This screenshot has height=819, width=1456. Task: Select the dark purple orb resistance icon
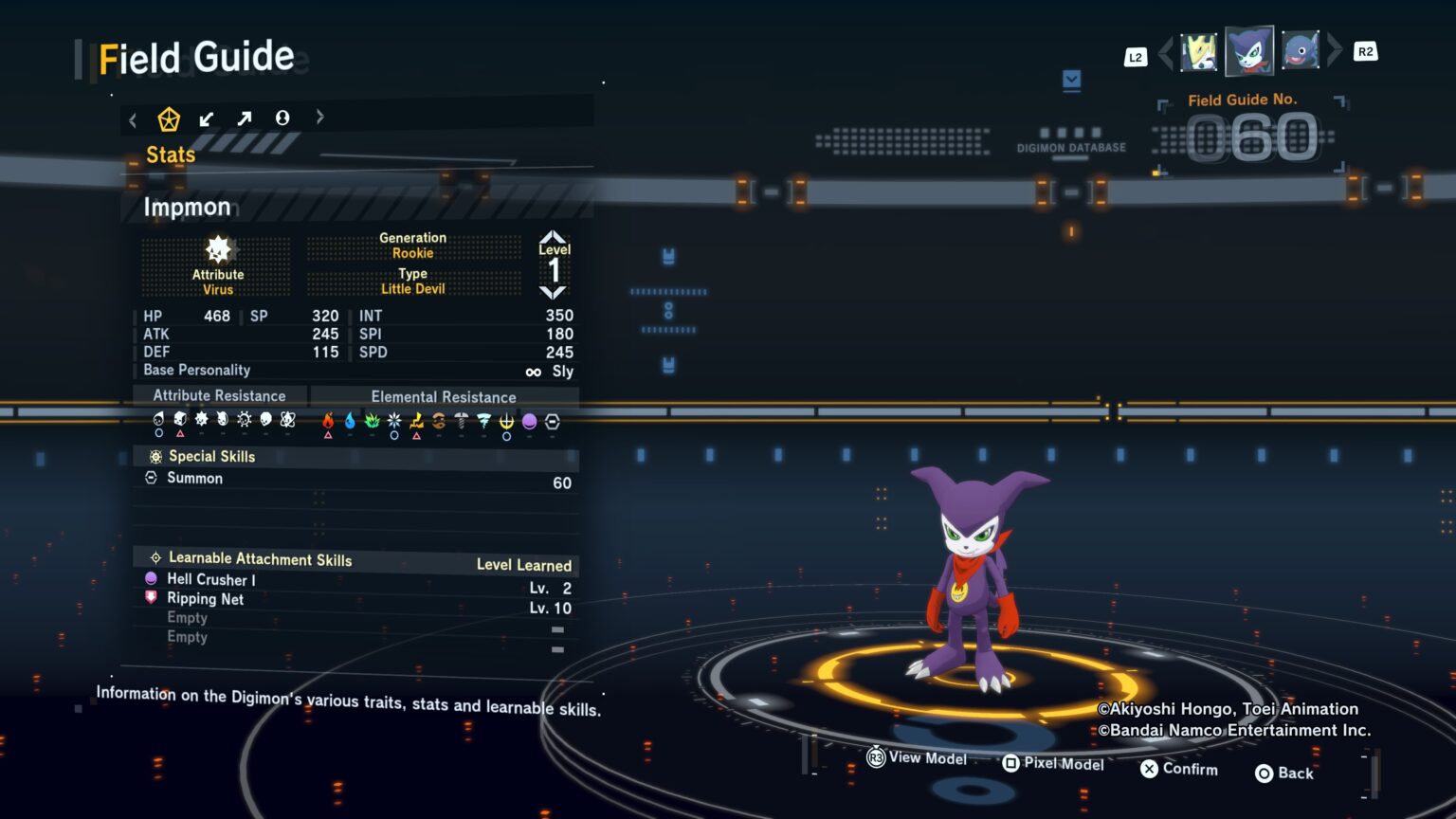pos(528,421)
